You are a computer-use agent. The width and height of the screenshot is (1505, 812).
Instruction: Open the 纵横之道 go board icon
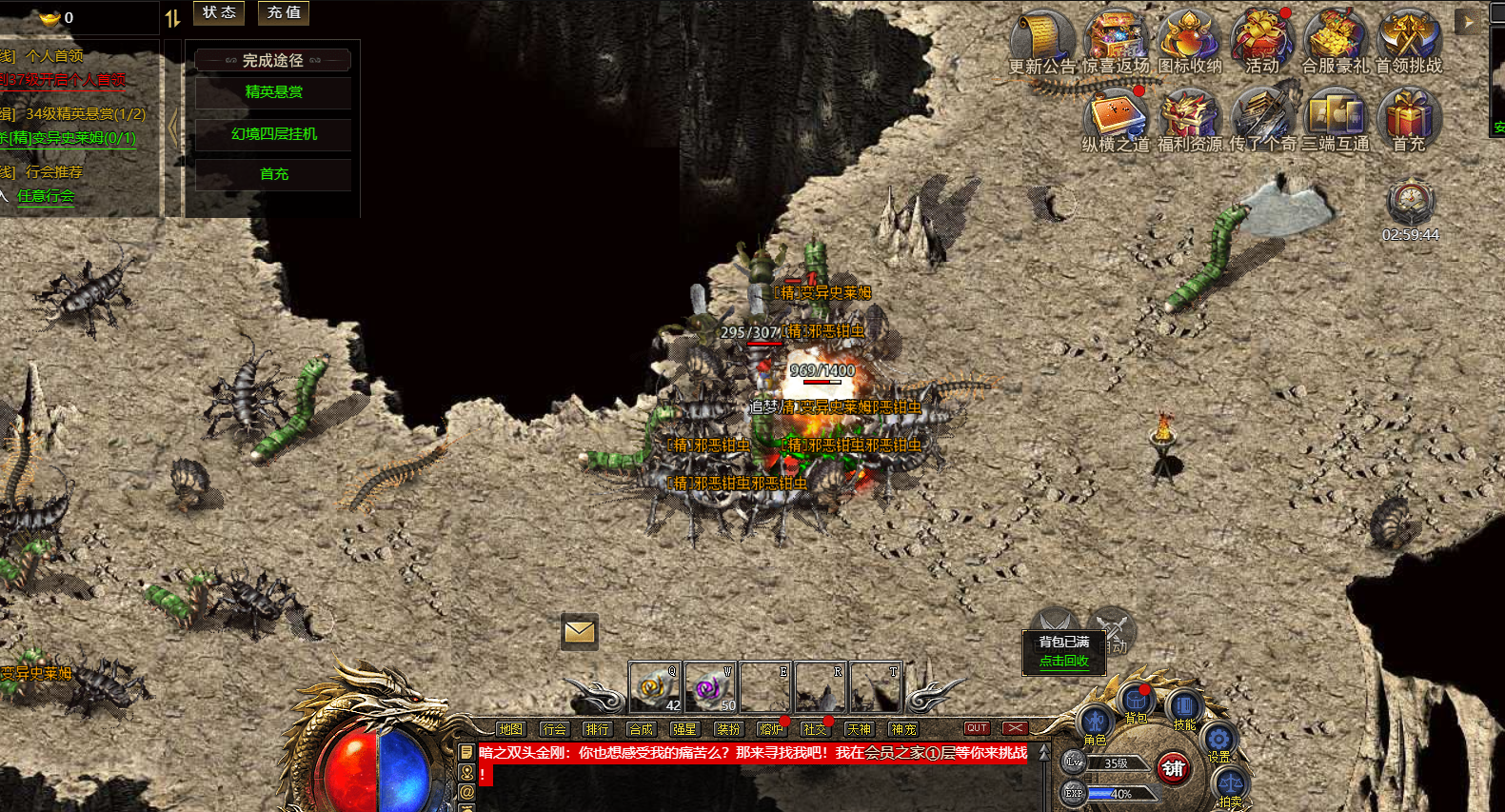[x=1116, y=118]
